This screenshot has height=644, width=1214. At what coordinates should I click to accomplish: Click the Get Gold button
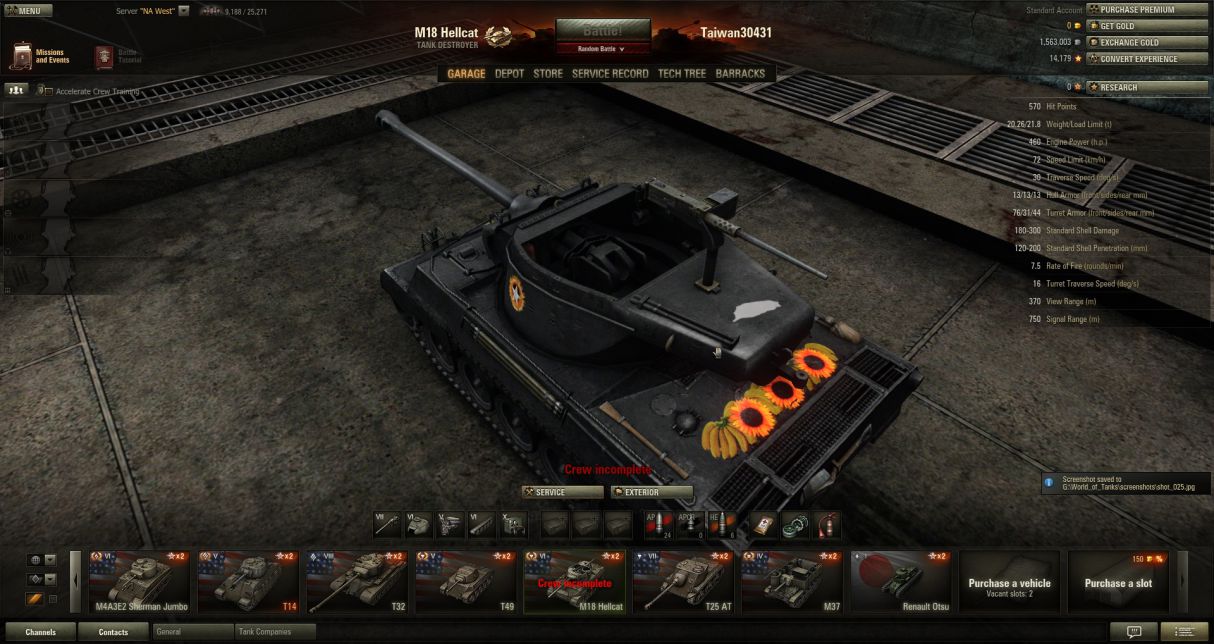[x=1147, y=26]
